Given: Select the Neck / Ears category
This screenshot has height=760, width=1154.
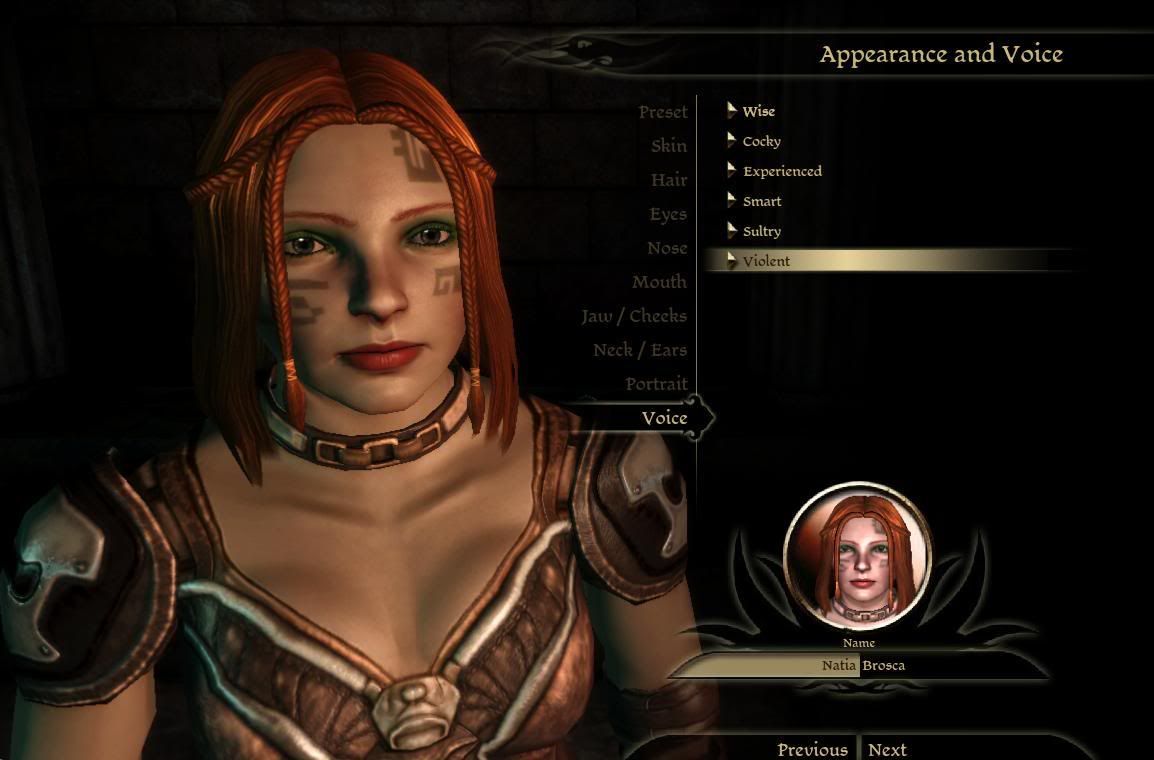Looking at the screenshot, I should tap(640, 350).
